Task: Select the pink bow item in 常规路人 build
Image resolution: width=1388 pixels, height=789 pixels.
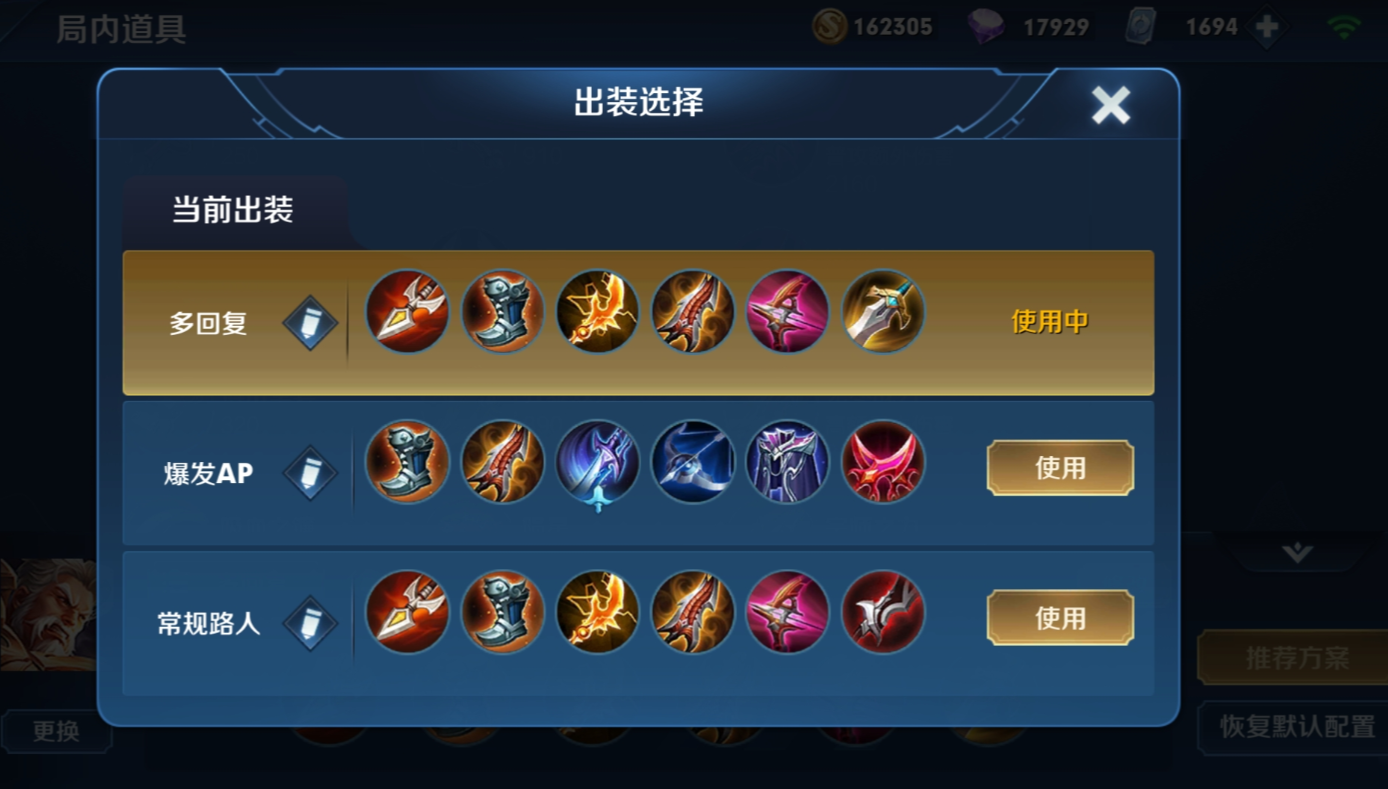Action: coord(788,613)
